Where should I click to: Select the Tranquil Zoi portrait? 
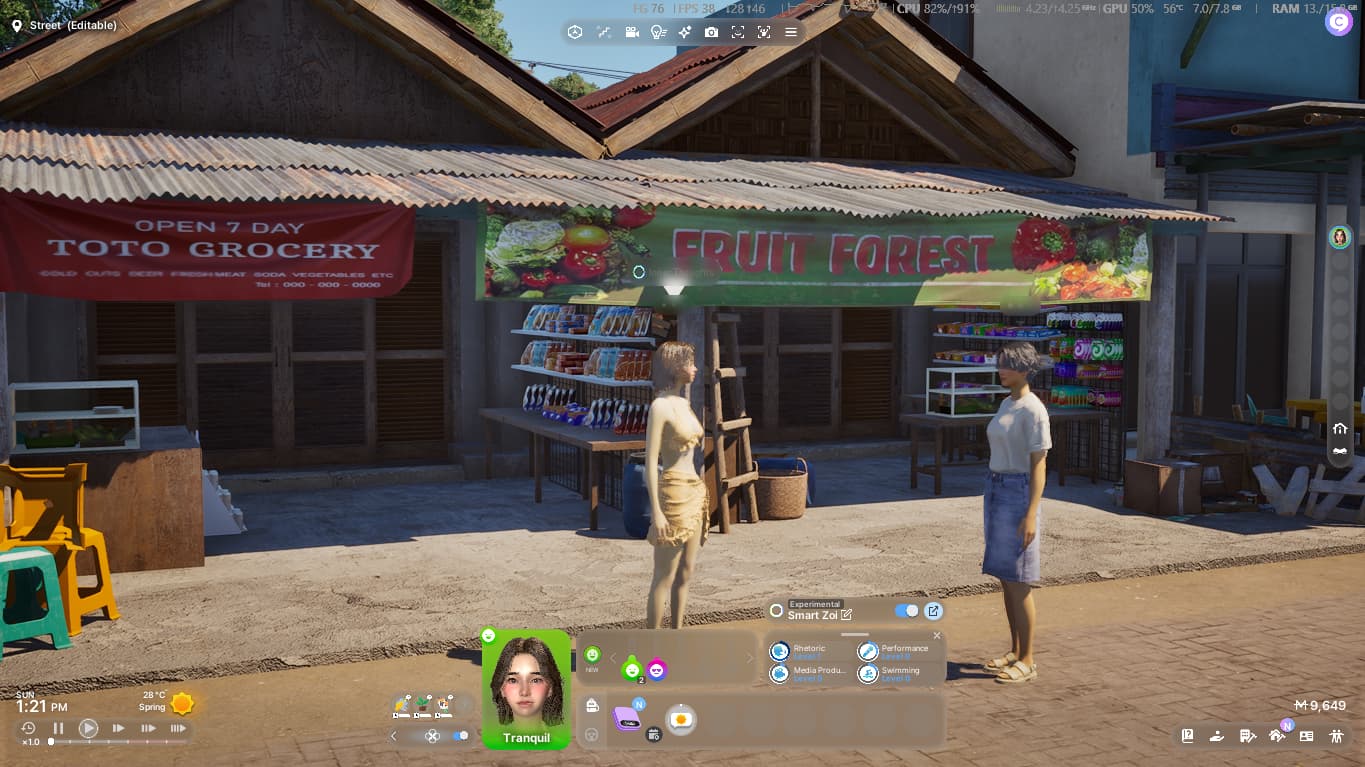click(x=526, y=688)
